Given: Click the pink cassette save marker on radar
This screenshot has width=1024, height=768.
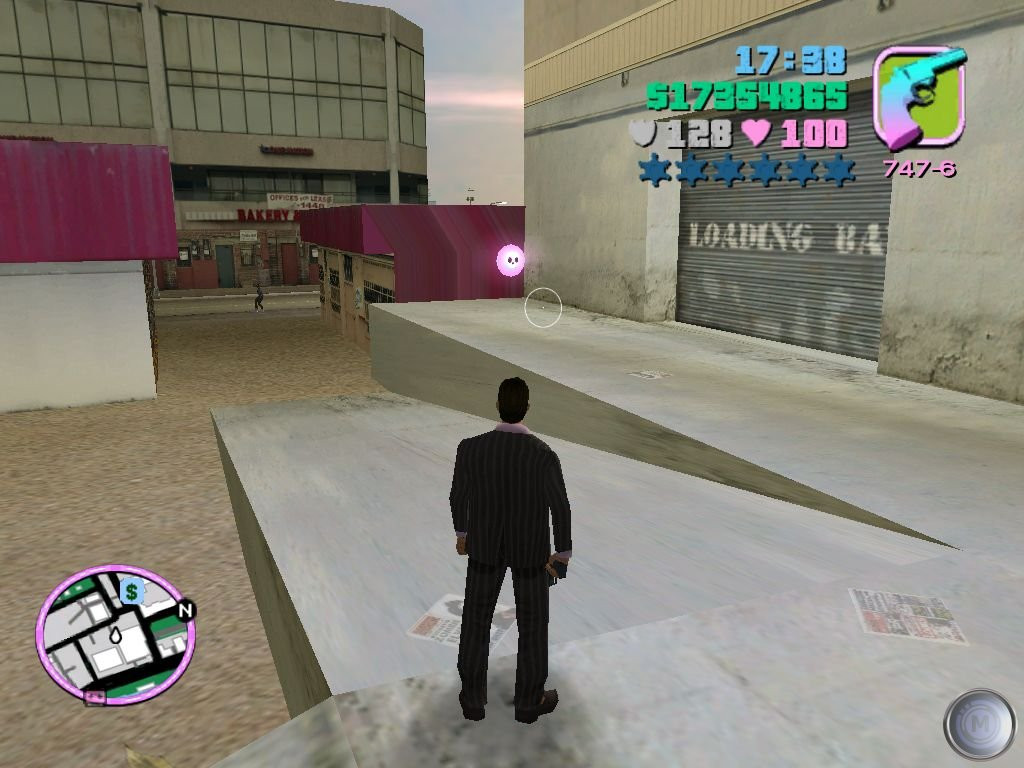Looking at the screenshot, I should click(95, 697).
